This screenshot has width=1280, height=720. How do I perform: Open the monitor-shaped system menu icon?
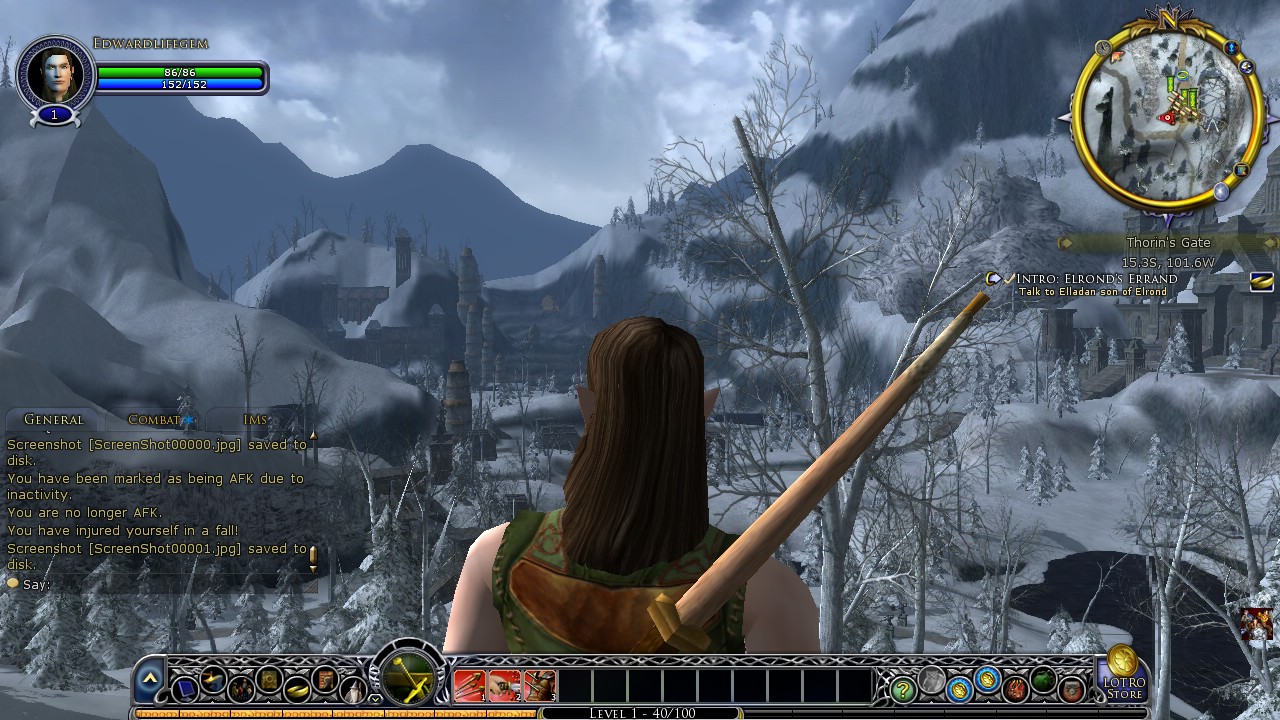[185, 689]
